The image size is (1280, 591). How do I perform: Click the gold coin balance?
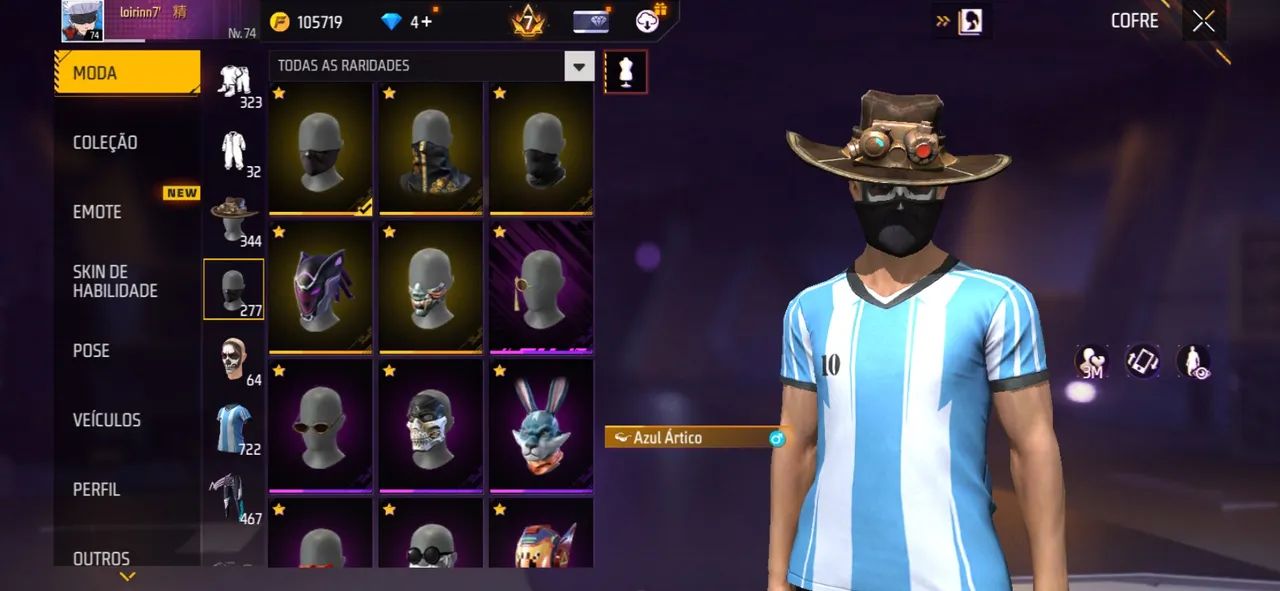pyautogui.click(x=306, y=22)
